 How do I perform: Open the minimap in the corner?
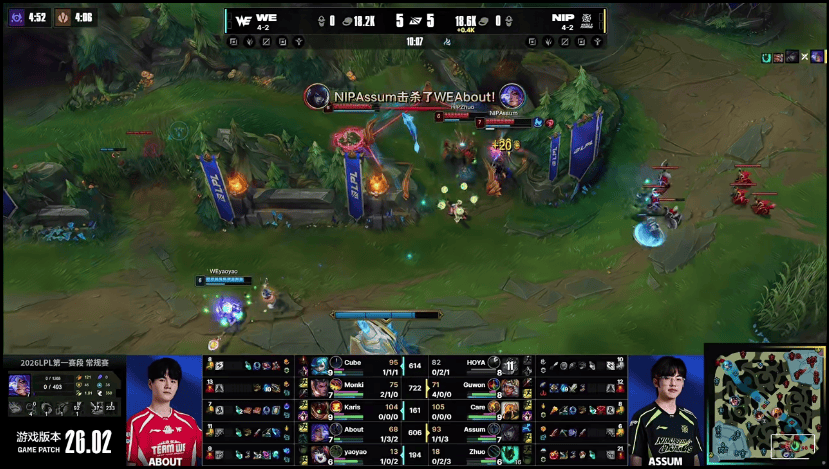(765, 403)
